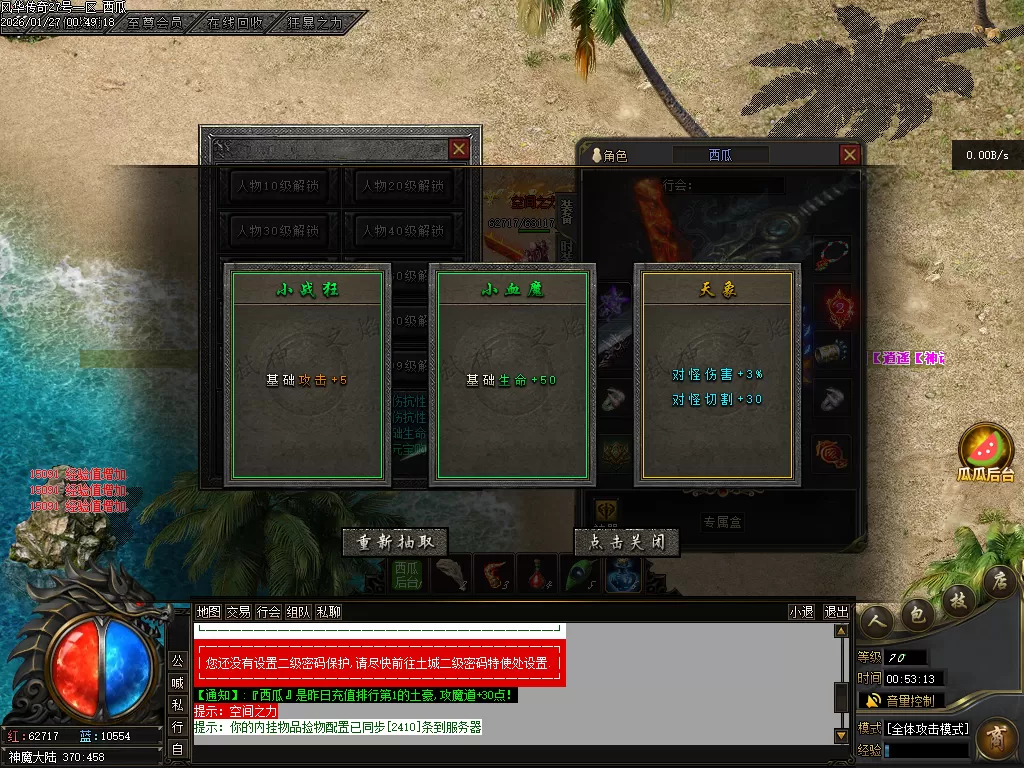Image resolution: width=1024 pixels, height=768 pixels.
Task: Open the 包 bag button
Action: (916, 615)
